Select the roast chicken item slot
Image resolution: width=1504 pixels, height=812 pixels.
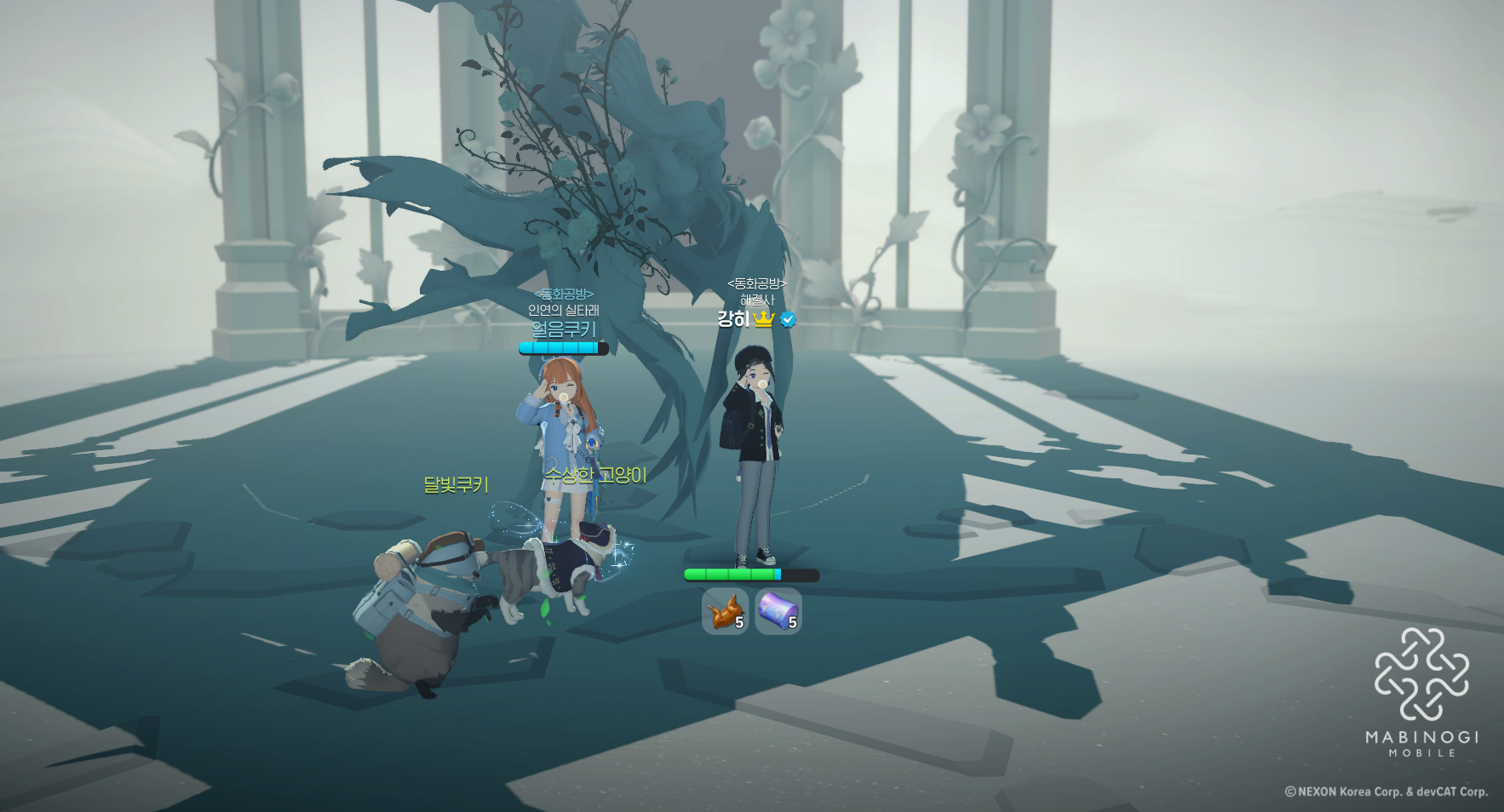725,611
